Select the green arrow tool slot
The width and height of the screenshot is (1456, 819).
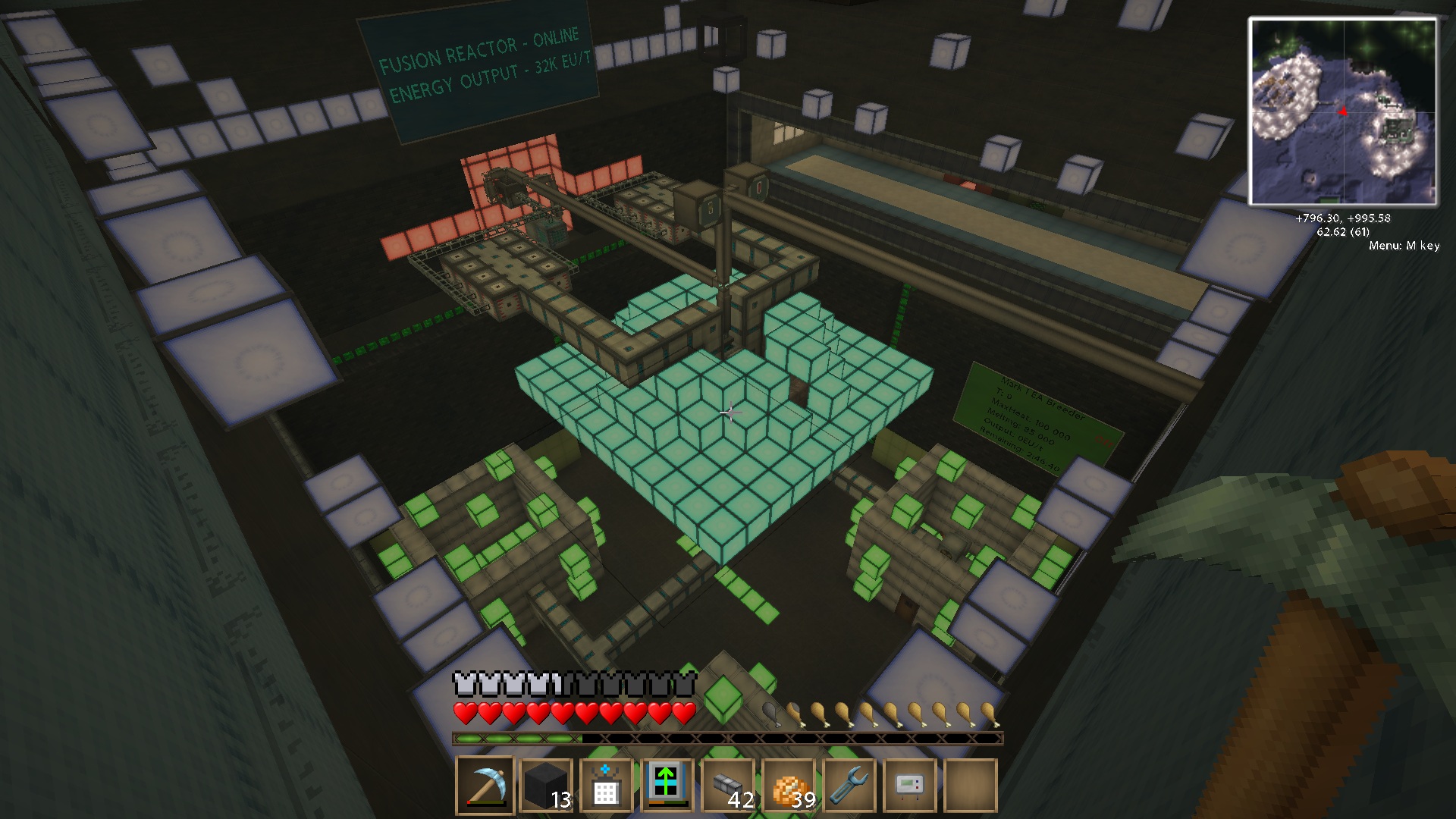(x=667, y=786)
